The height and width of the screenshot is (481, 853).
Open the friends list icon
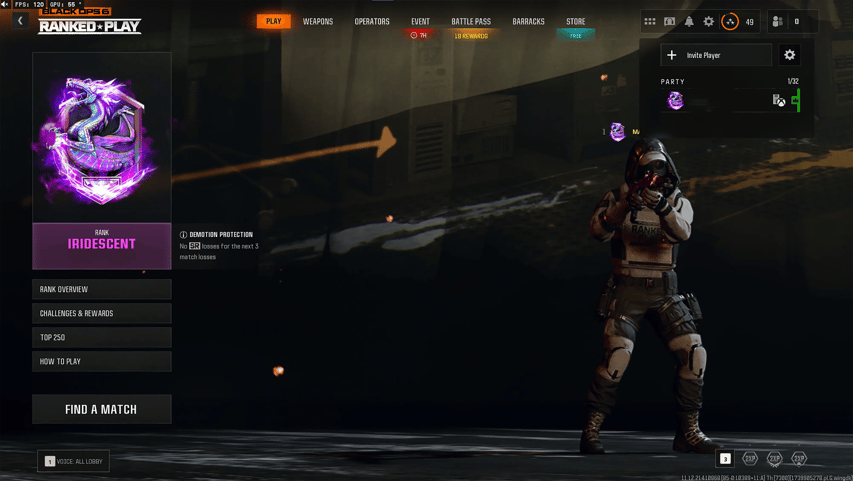(x=778, y=21)
